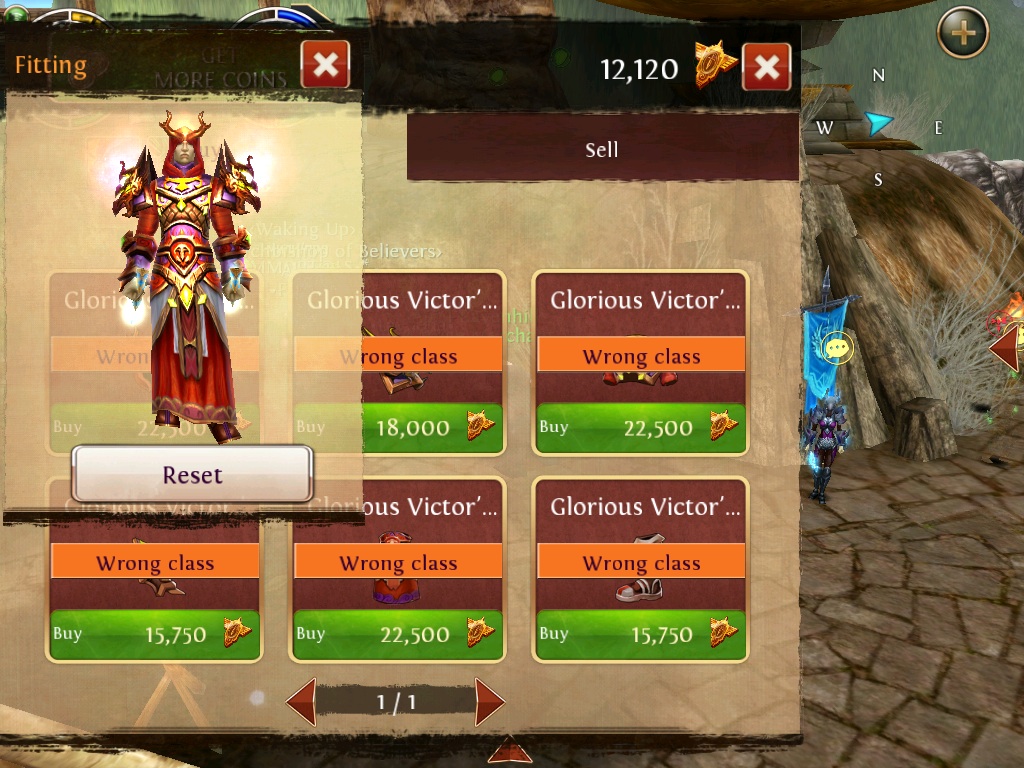This screenshot has width=1024, height=768.
Task: Go to the previous shop page
Action: (x=302, y=701)
